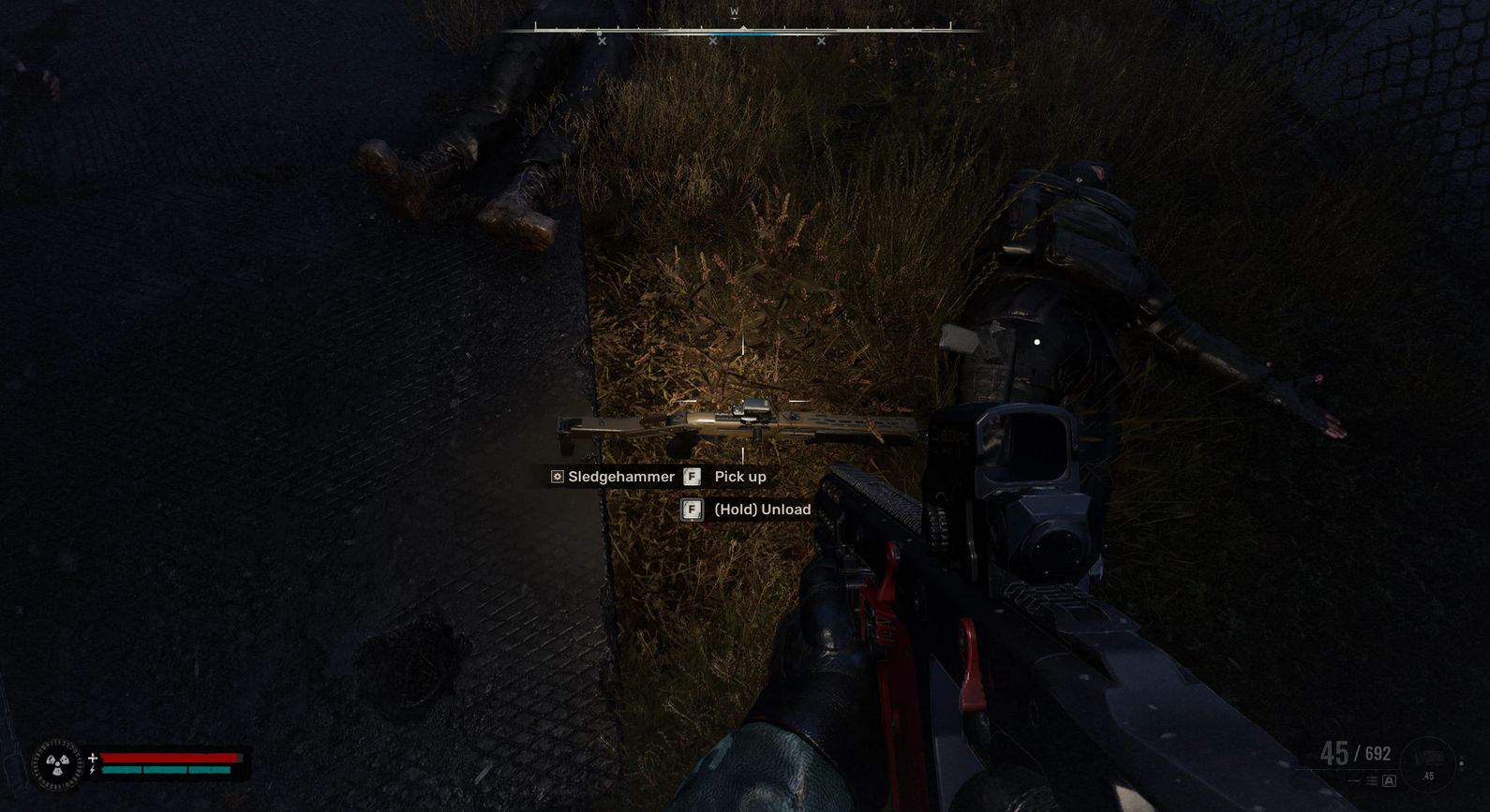Click the .45 ammo type icon
Image resolution: width=1490 pixels, height=812 pixels.
[x=1427, y=763]
